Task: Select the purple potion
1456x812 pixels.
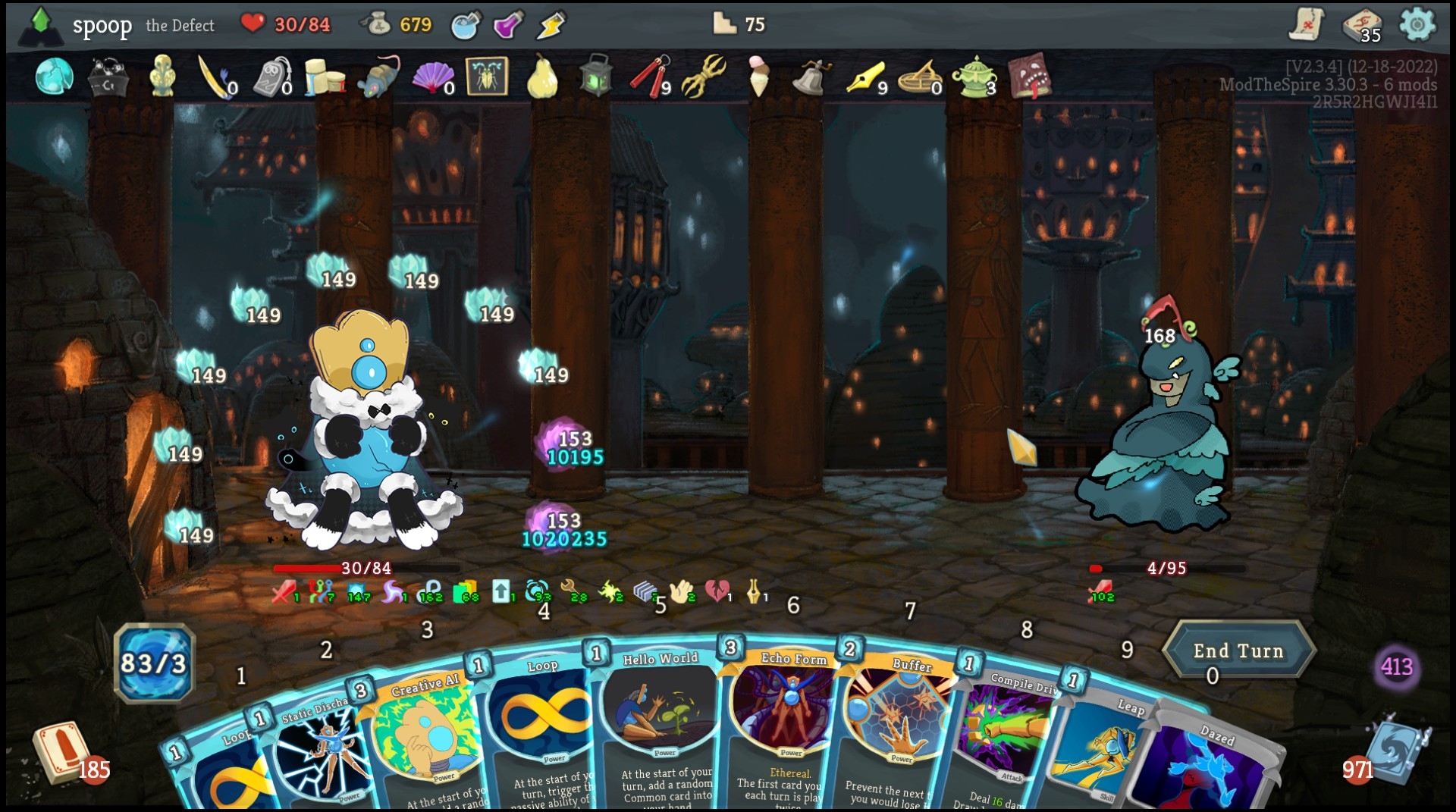Action: tap(507, 25)
